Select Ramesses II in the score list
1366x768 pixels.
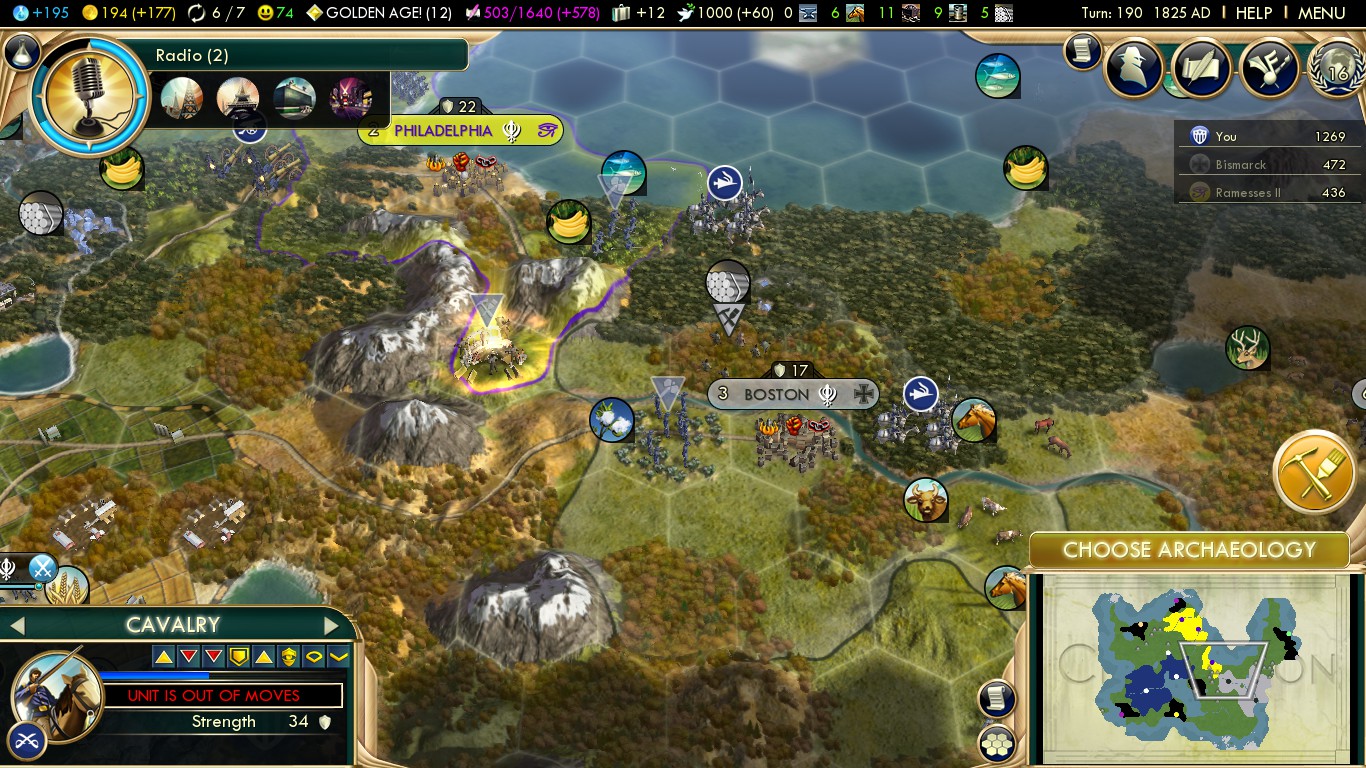(1247, 193)
